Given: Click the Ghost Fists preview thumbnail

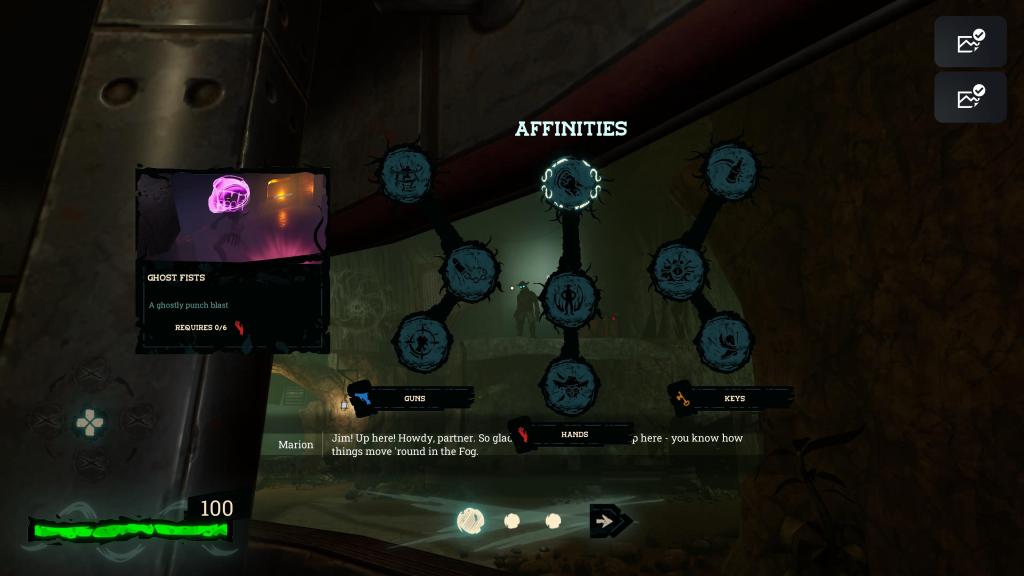Looking at the screenshot, I should click(x=232, y=216).
